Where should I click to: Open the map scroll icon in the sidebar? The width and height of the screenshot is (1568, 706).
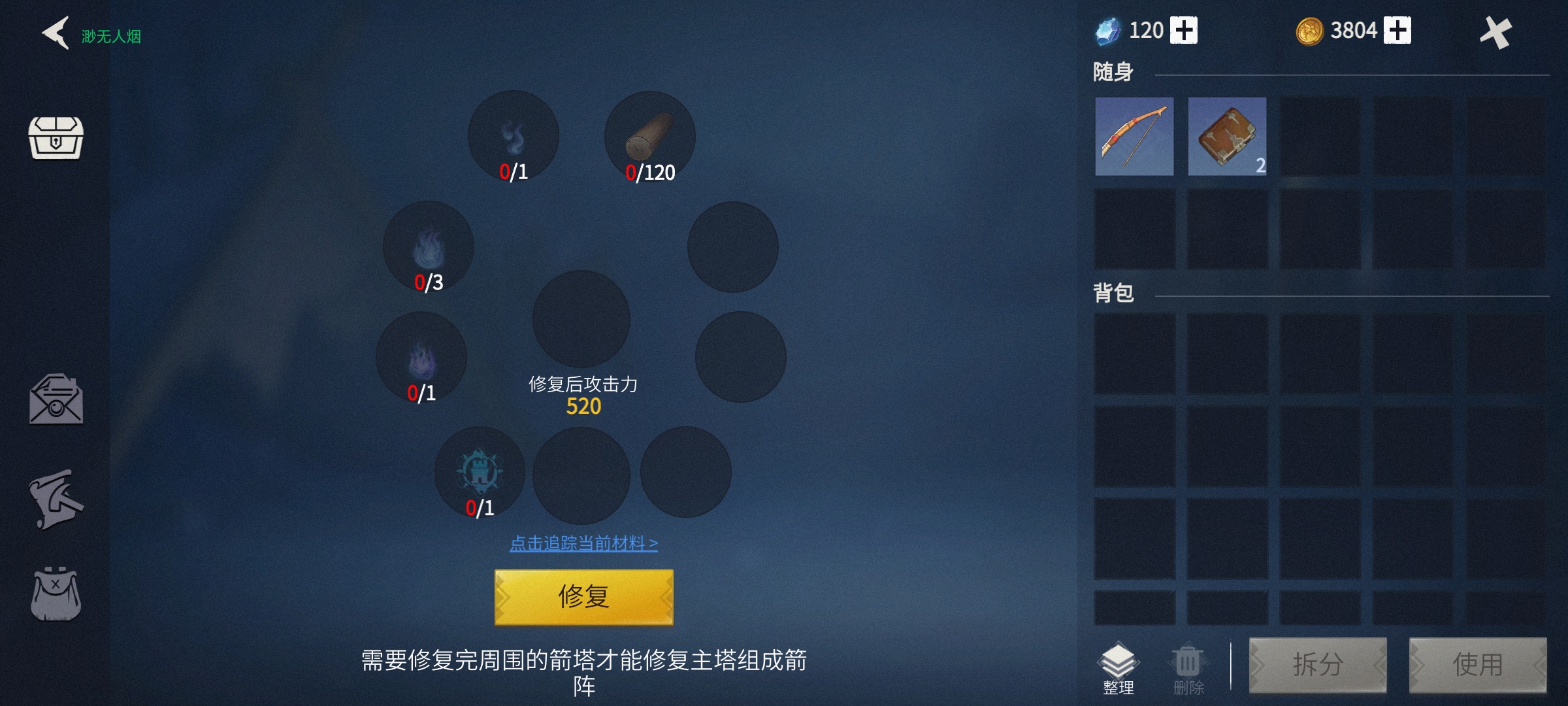point(57,500)
